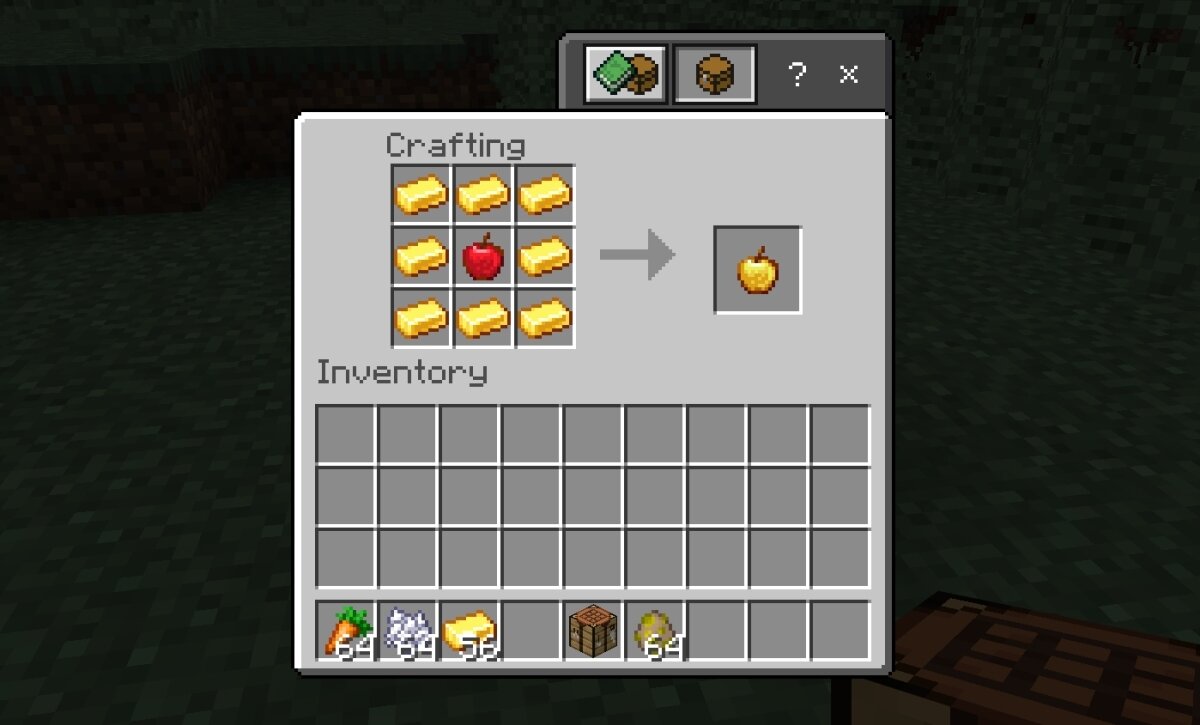Select the red apple in the crafting grid
The width and height of the screenshot is (1200, 725).
pos(483,257)
